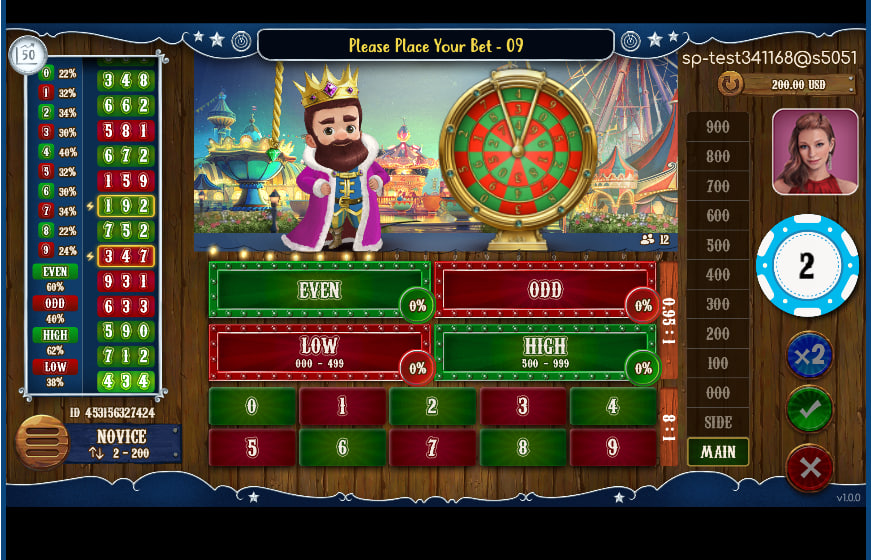Click the blue chip showing 2

click(806, 266)
